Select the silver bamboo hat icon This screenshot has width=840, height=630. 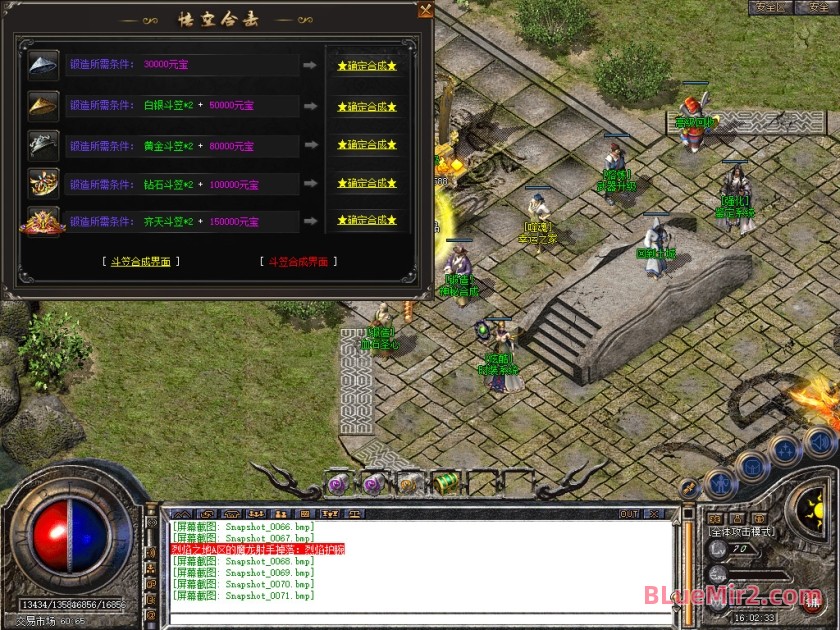point(43,65)
